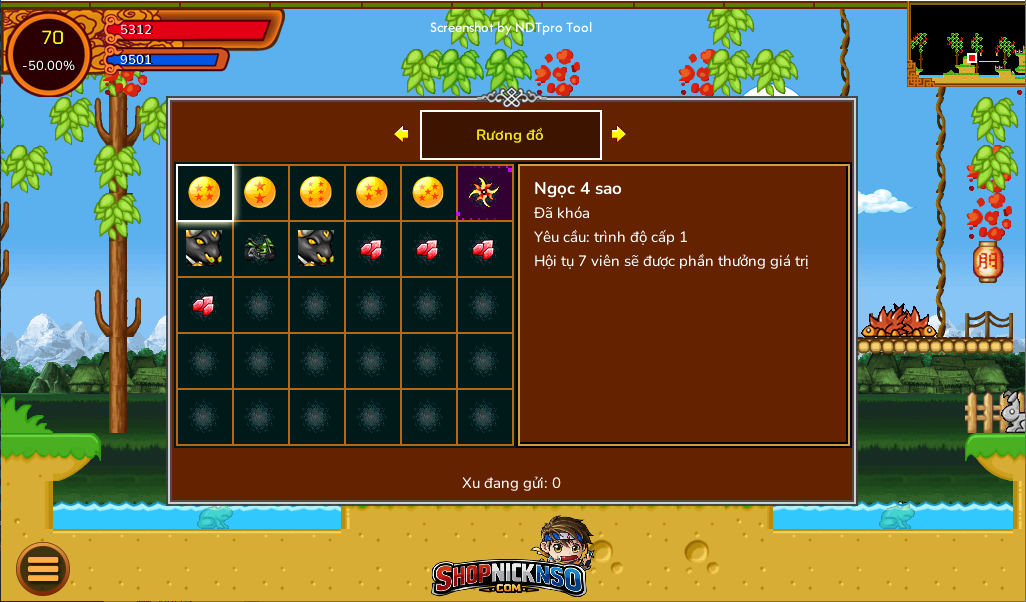Open the hamburger main menu button
The image size is (1026, 602).
click(43, 569)
